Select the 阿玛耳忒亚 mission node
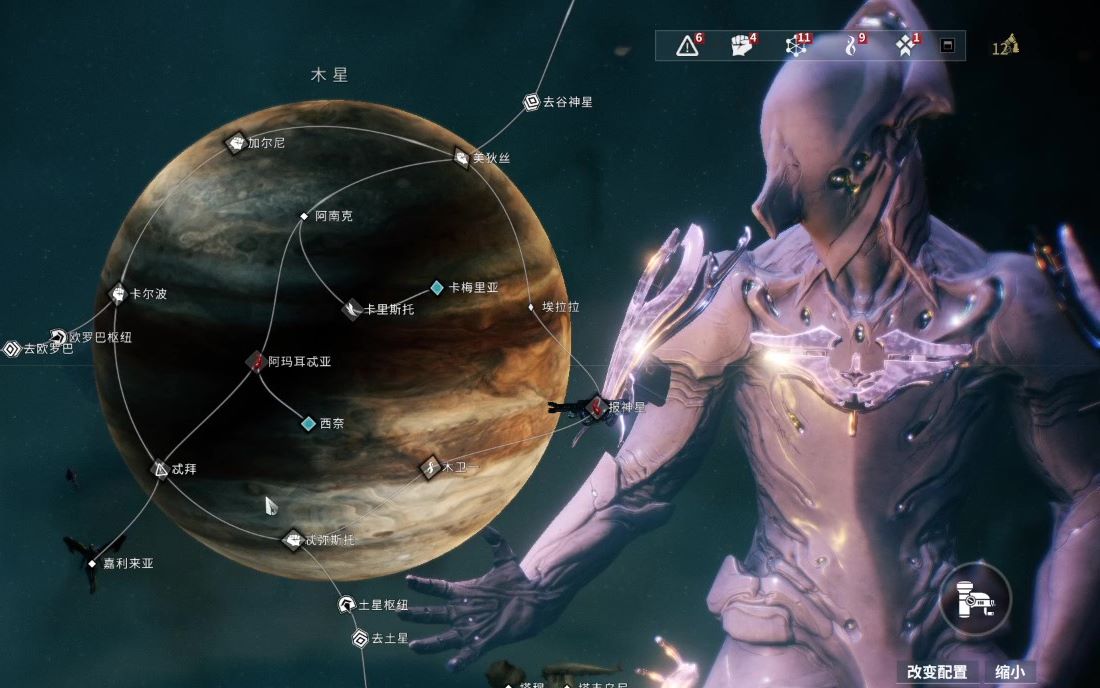 [256, 362]
